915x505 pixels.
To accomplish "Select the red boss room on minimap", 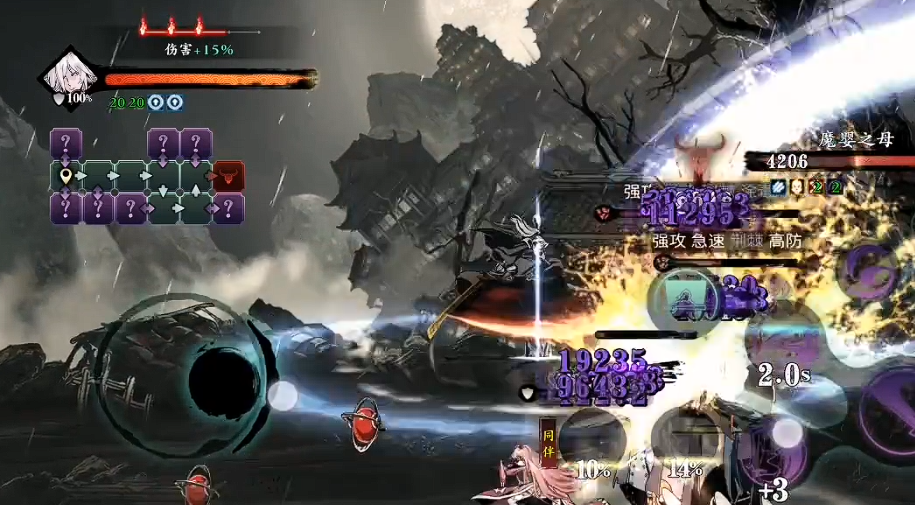I will (230, 176).
